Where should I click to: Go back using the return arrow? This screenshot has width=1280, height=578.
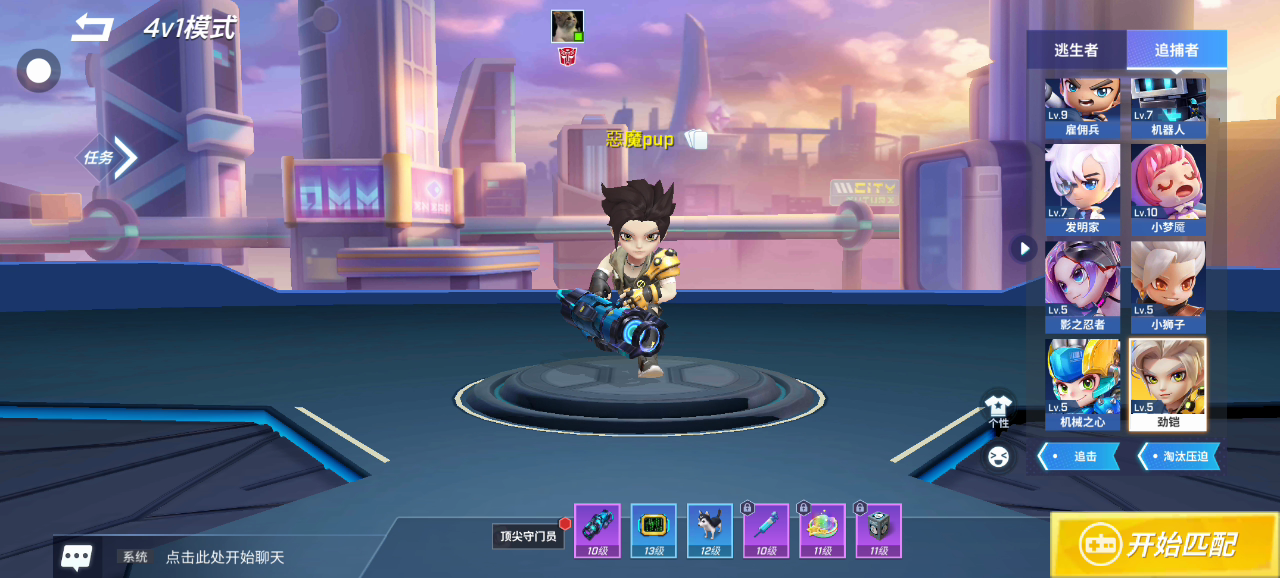pyautogui.click(x=92, y=28)
